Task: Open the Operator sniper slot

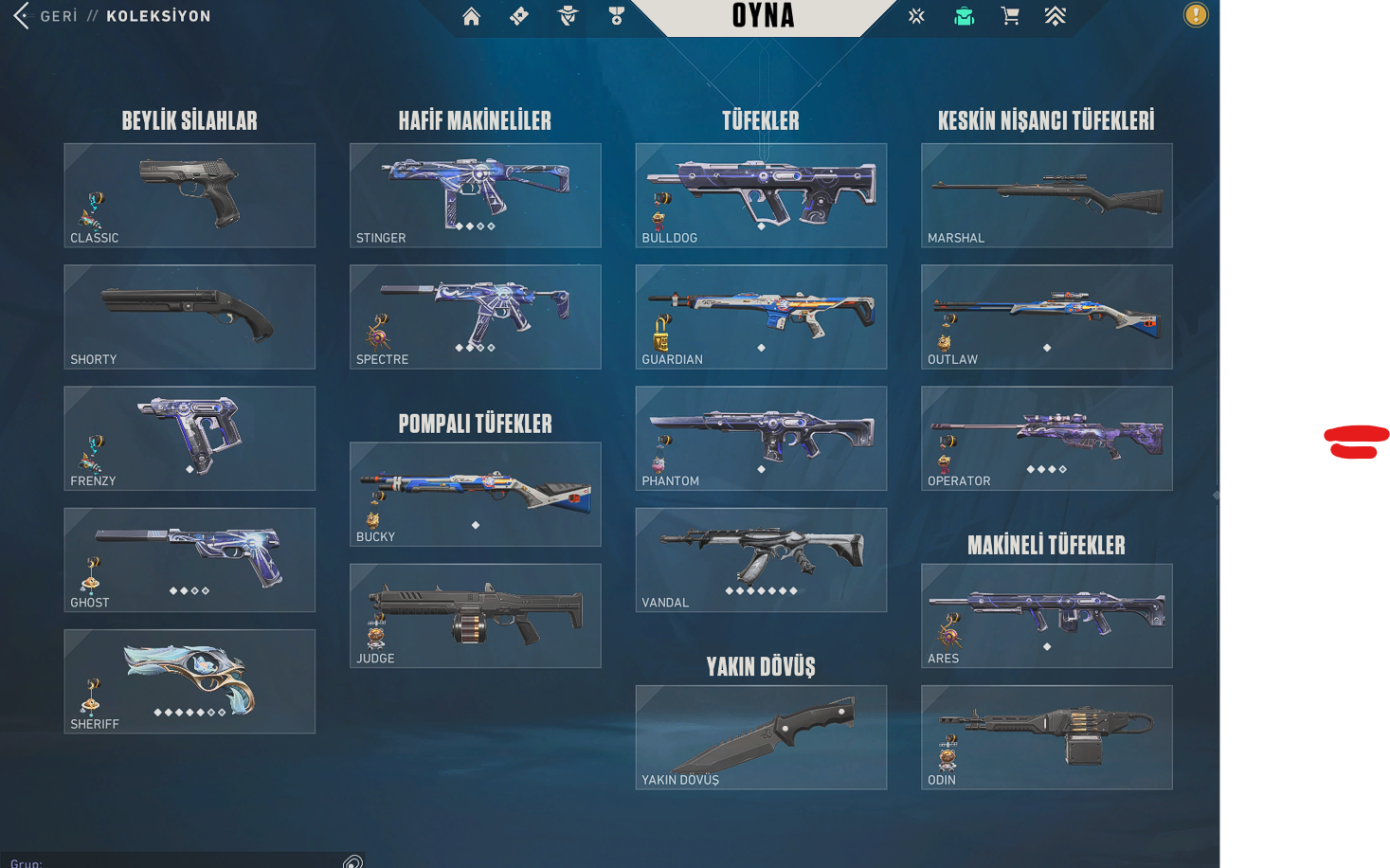Action: (1046, 438)
